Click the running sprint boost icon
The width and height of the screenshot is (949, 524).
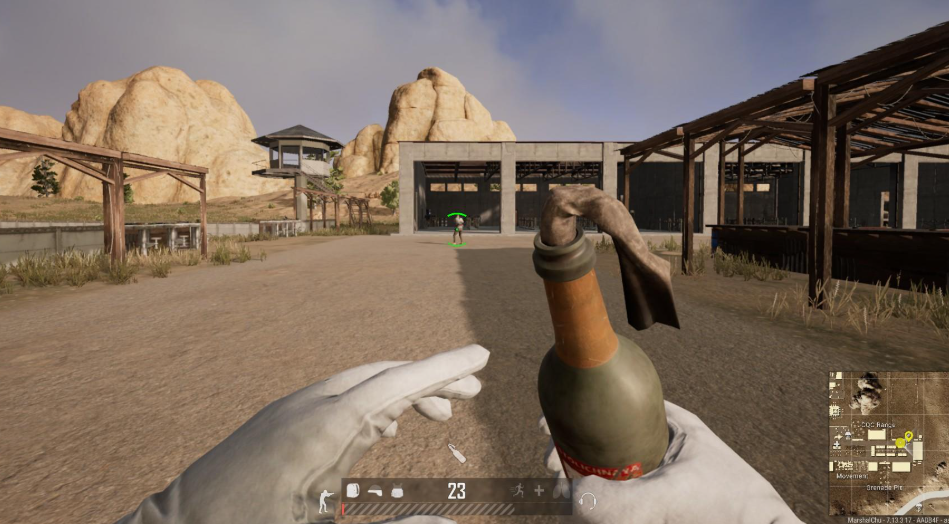518,491
